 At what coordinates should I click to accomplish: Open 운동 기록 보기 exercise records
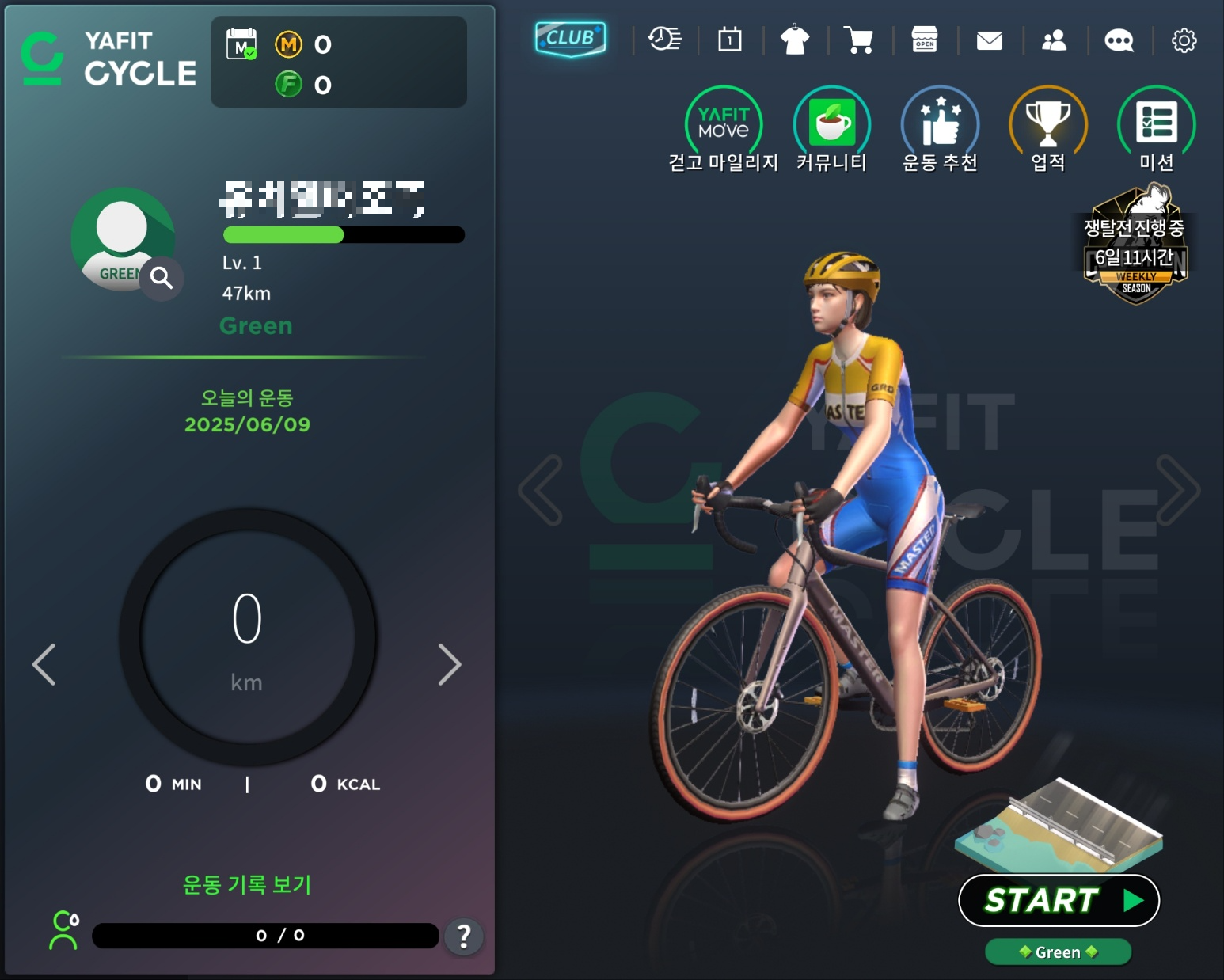tap(247, 886)
